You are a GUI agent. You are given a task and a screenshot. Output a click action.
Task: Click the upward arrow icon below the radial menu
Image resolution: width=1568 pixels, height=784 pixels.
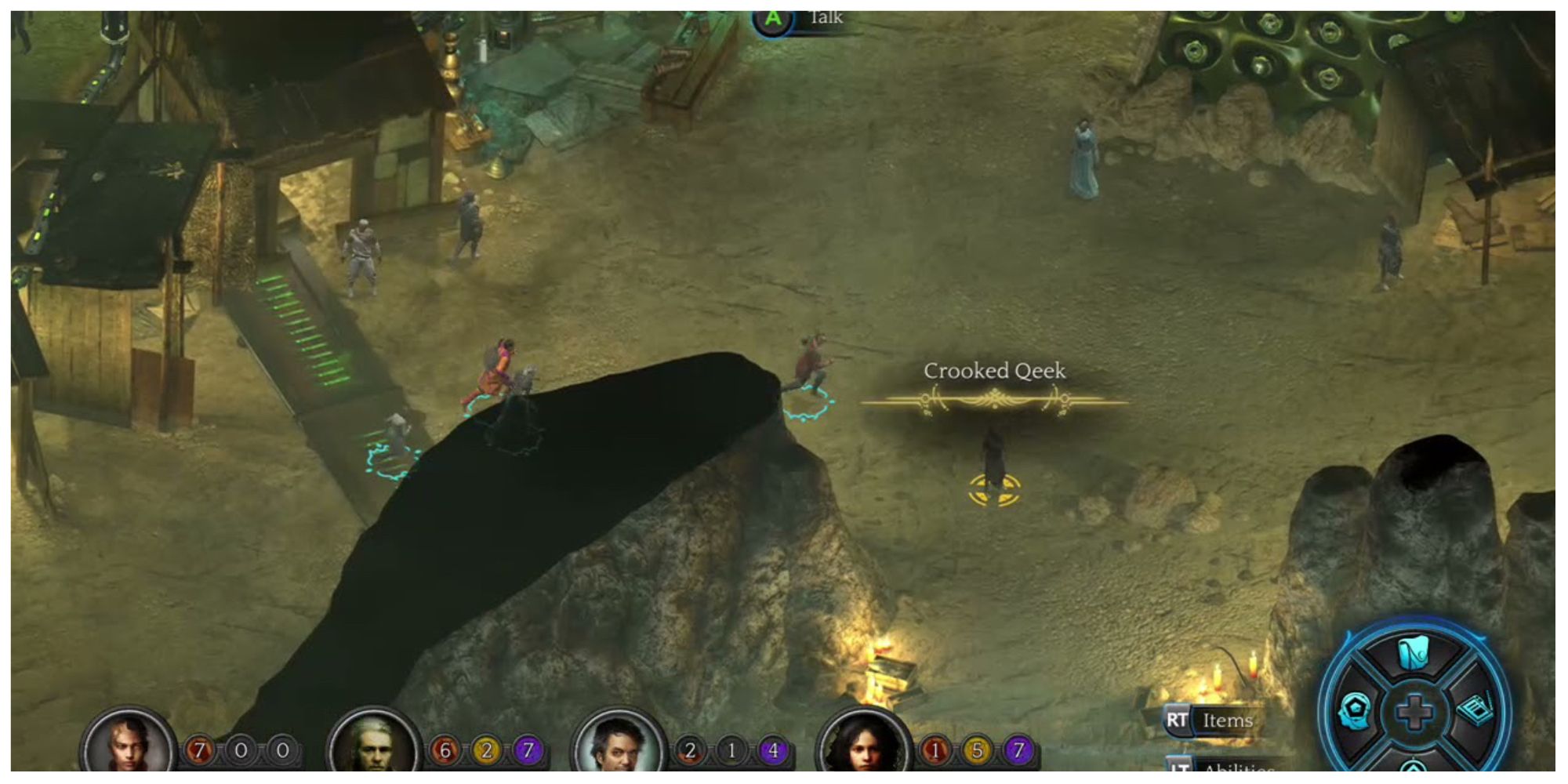pos(1413,767)
